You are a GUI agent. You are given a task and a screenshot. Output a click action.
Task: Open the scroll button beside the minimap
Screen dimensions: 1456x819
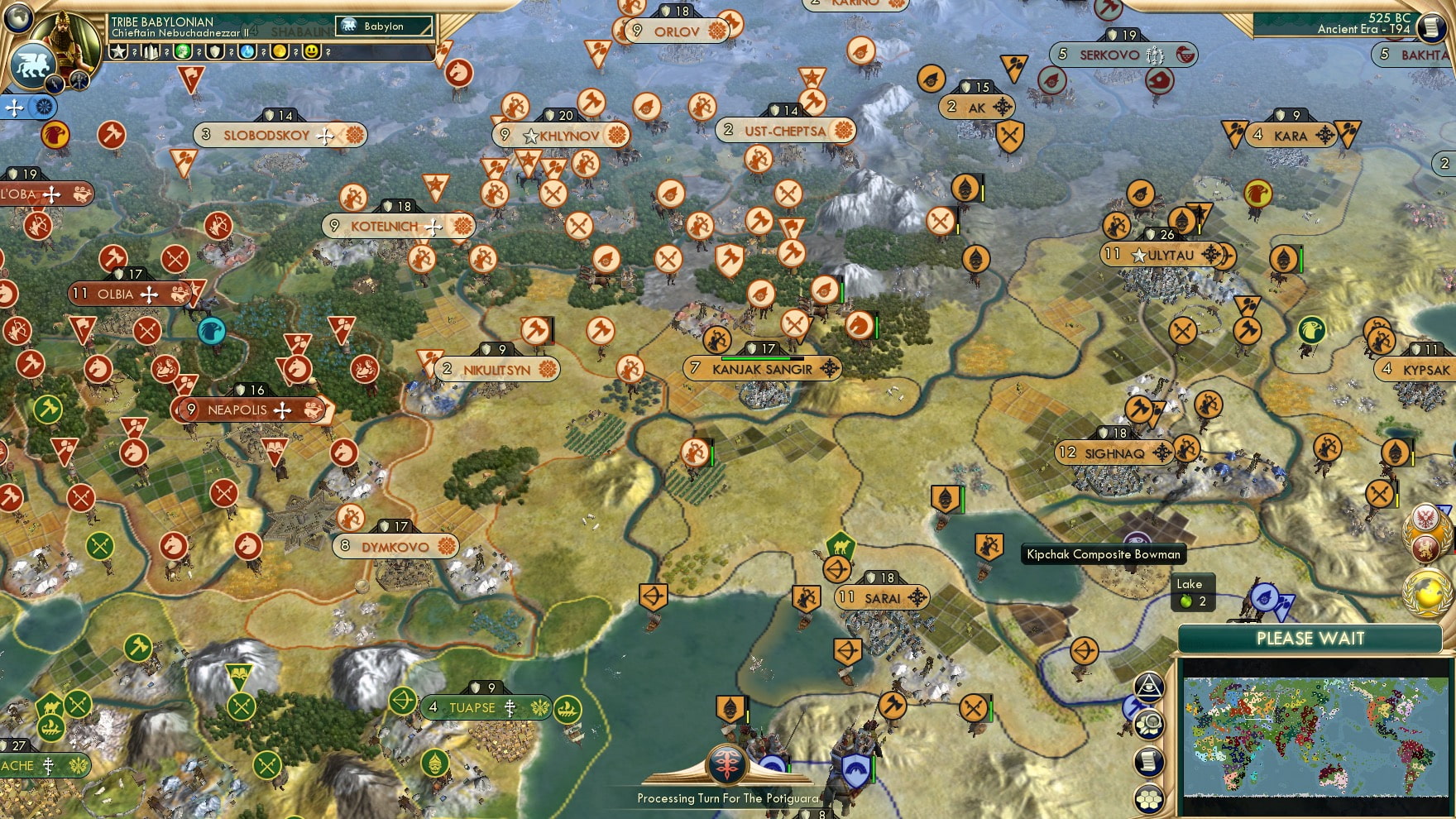click(x=1149, y=762)
